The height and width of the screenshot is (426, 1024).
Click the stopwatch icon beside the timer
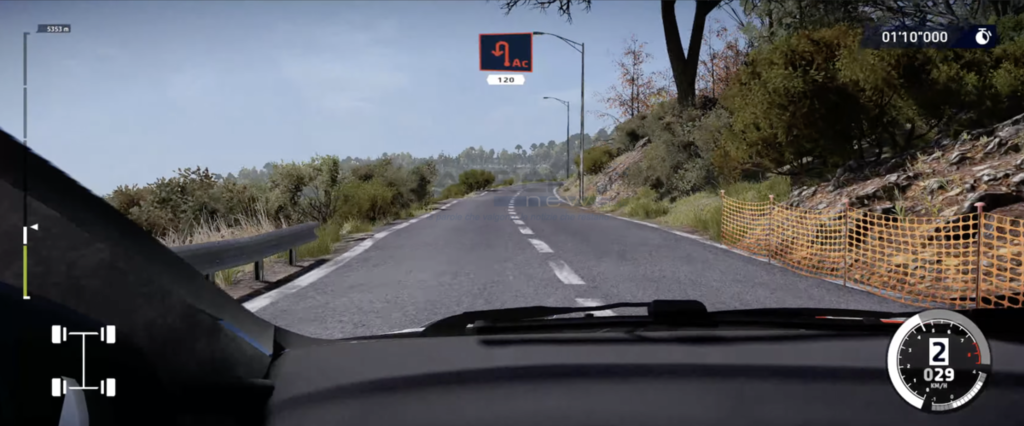[982, 37]
